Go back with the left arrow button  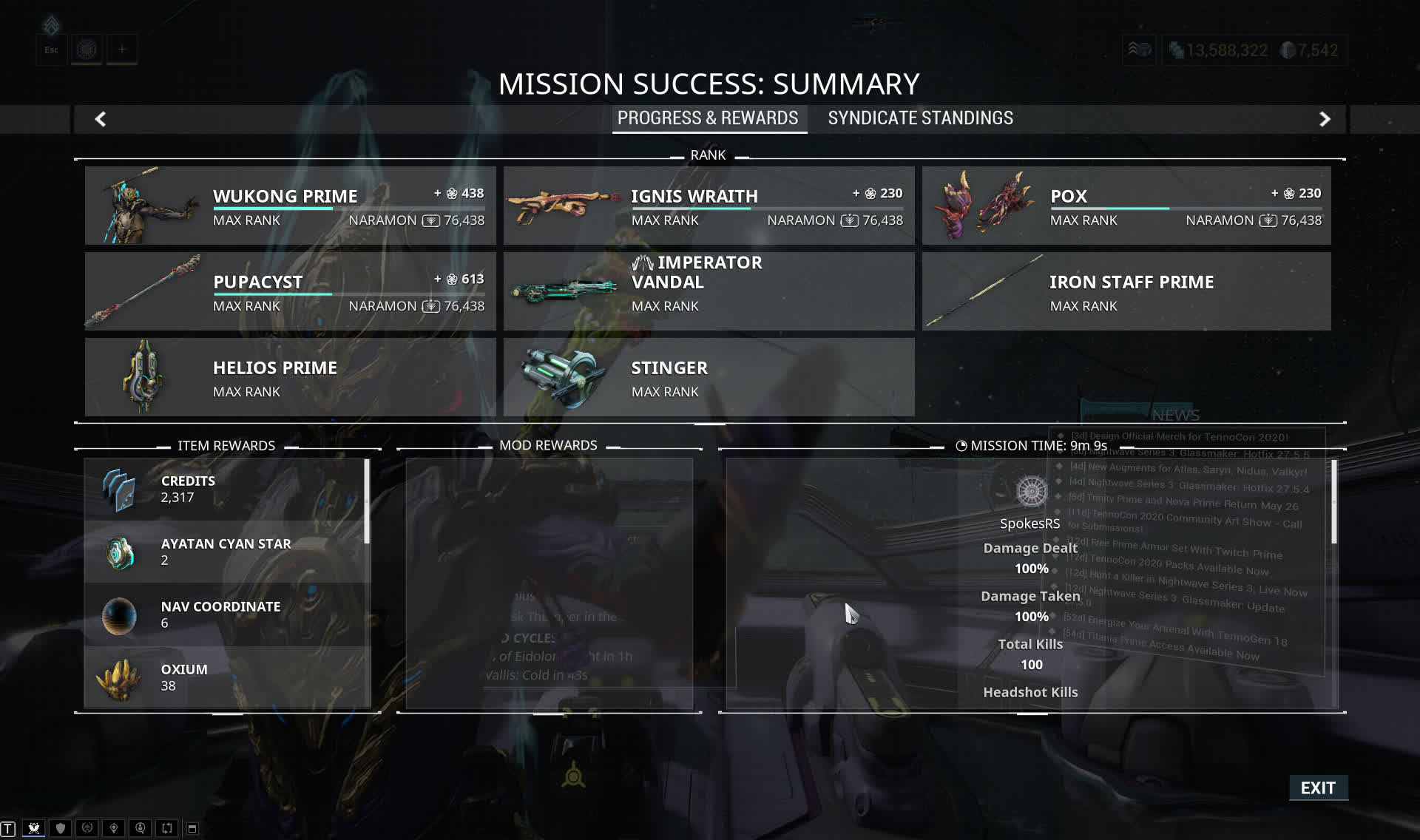point(101,119)
